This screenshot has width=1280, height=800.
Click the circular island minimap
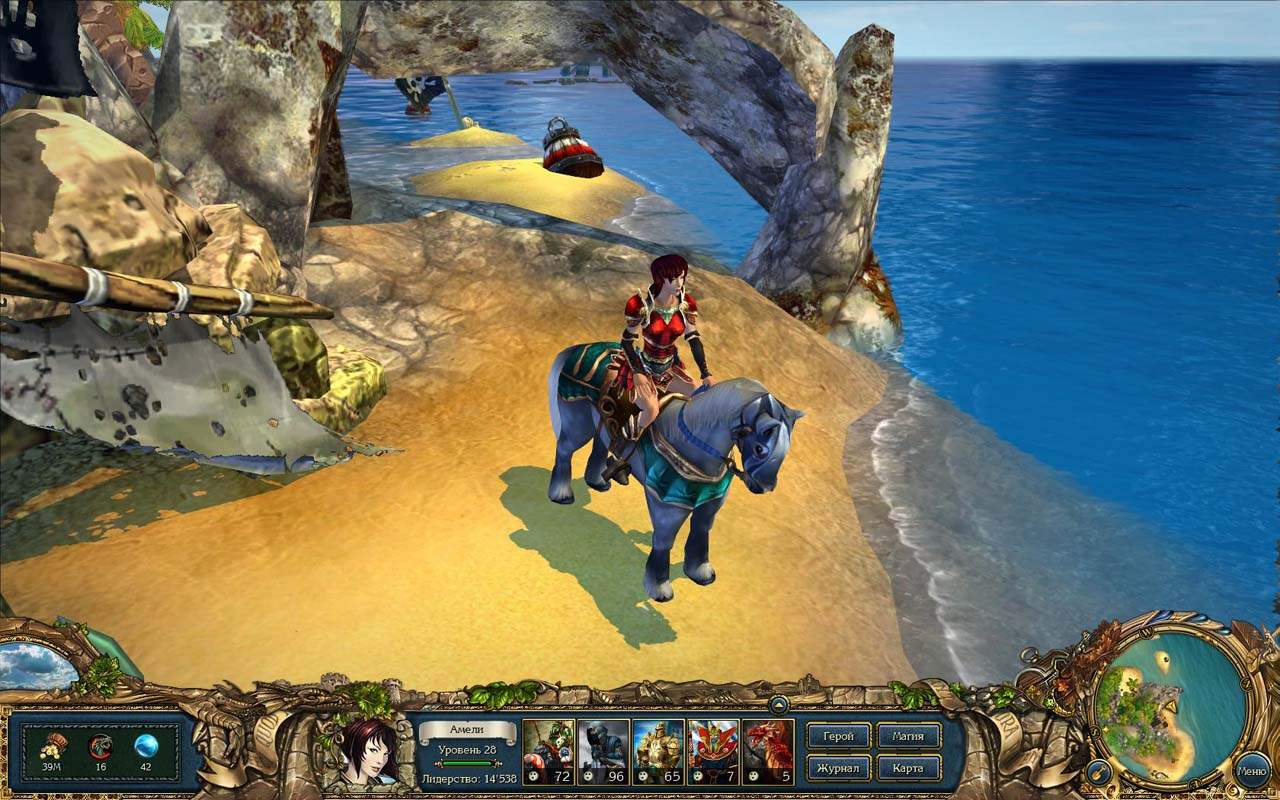pyautogui.click(x=1159, y=709)
